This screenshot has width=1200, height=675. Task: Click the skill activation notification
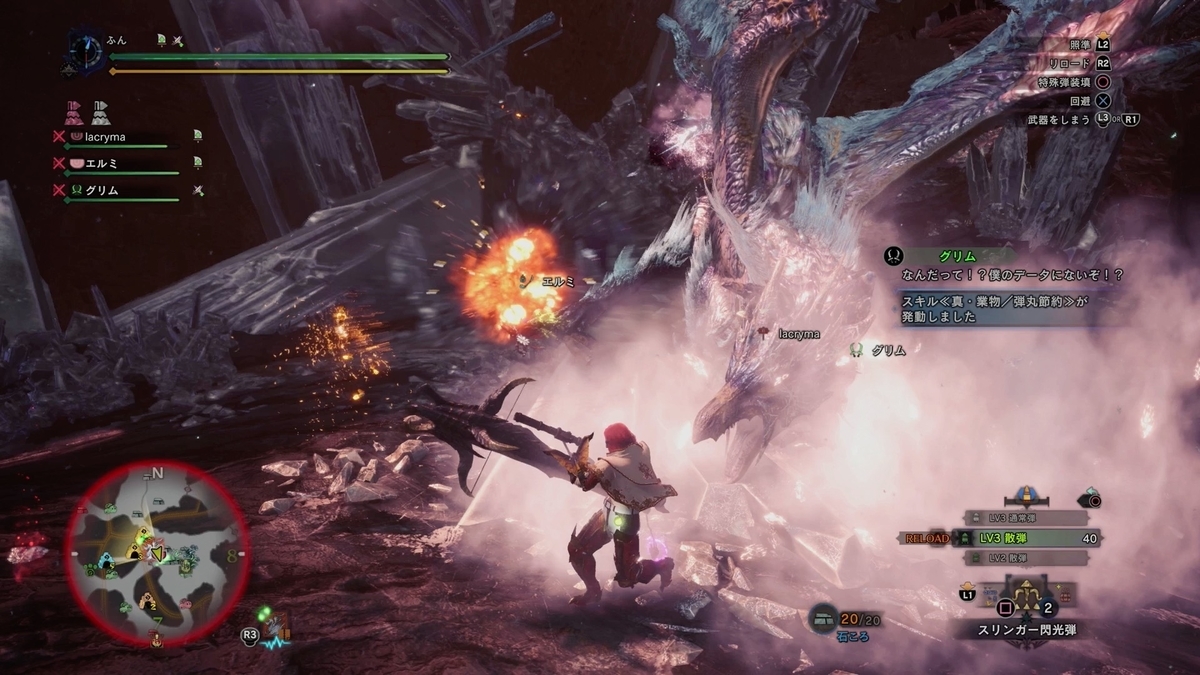tap(988, 307)
